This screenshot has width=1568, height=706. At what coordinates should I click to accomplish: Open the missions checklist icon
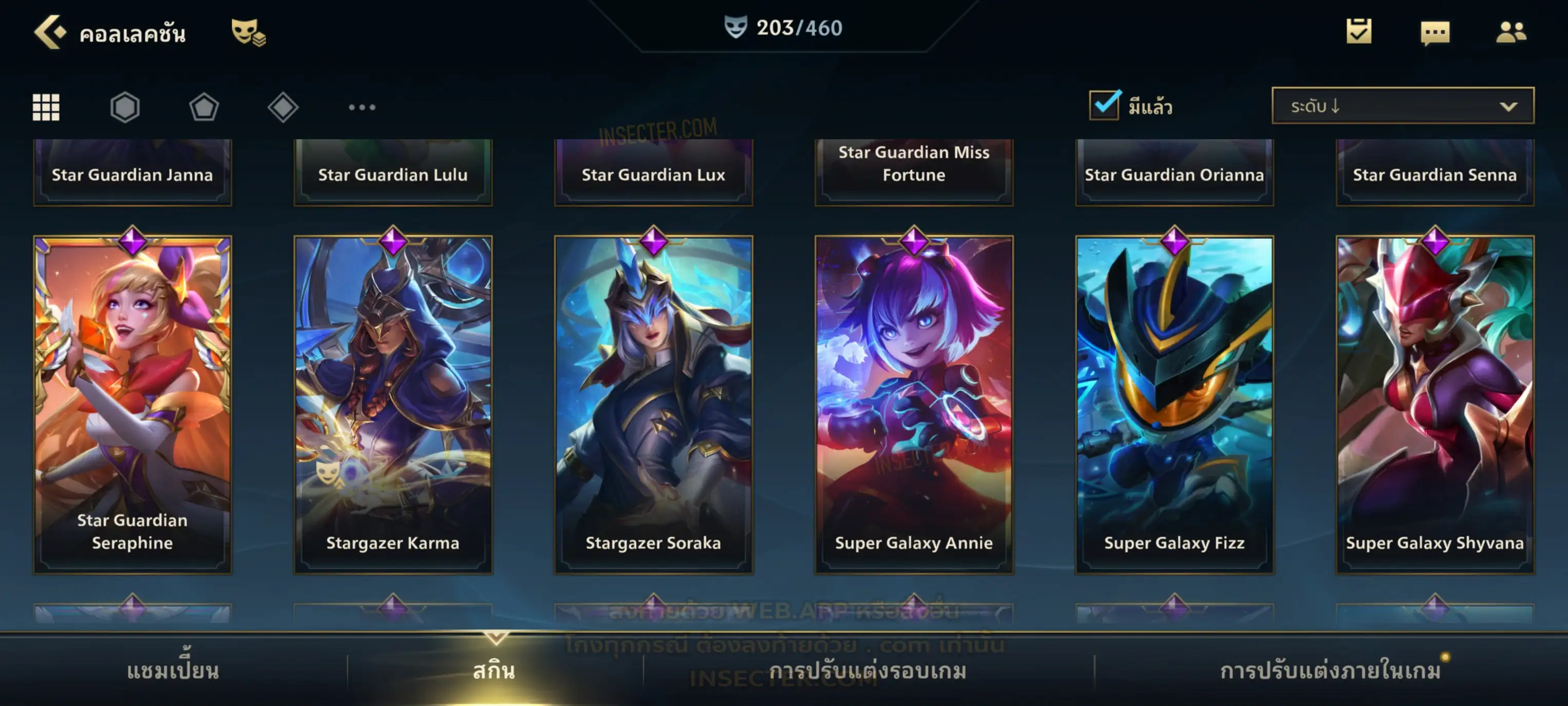1359,32
